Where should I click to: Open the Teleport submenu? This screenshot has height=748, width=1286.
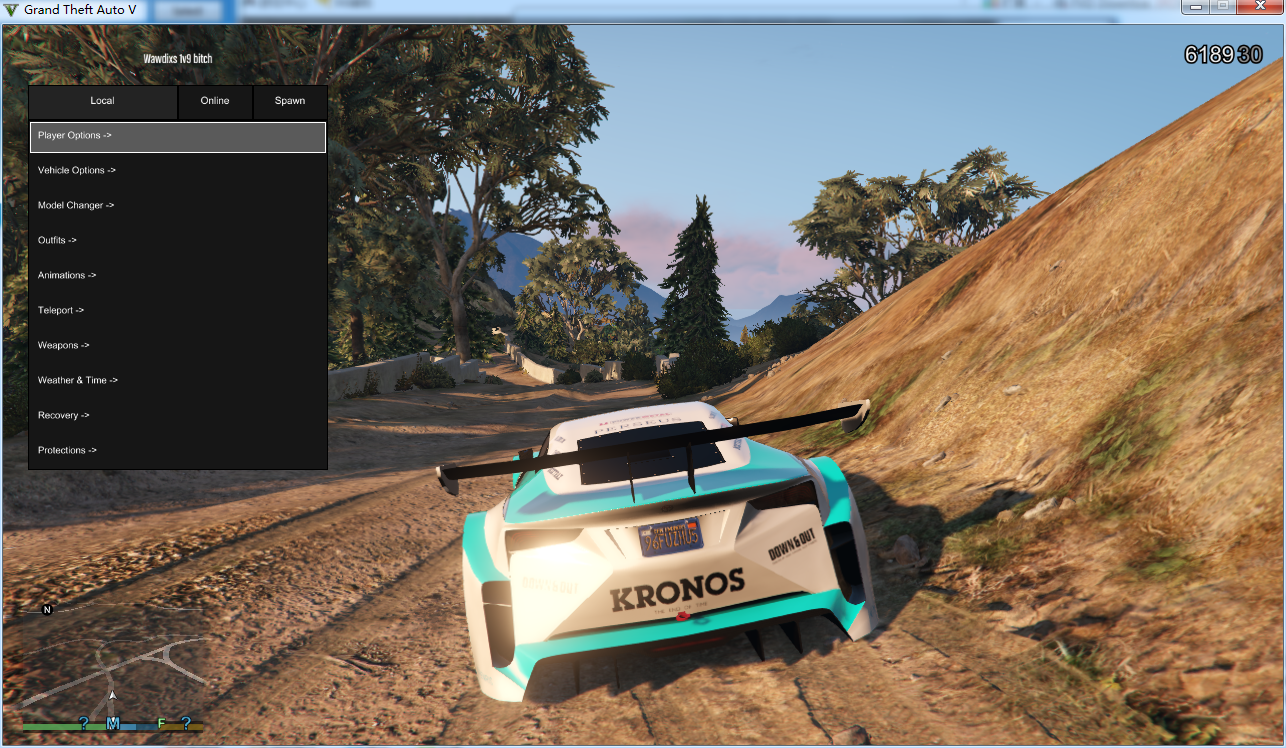pyautogui.click(x=177, y=311)
